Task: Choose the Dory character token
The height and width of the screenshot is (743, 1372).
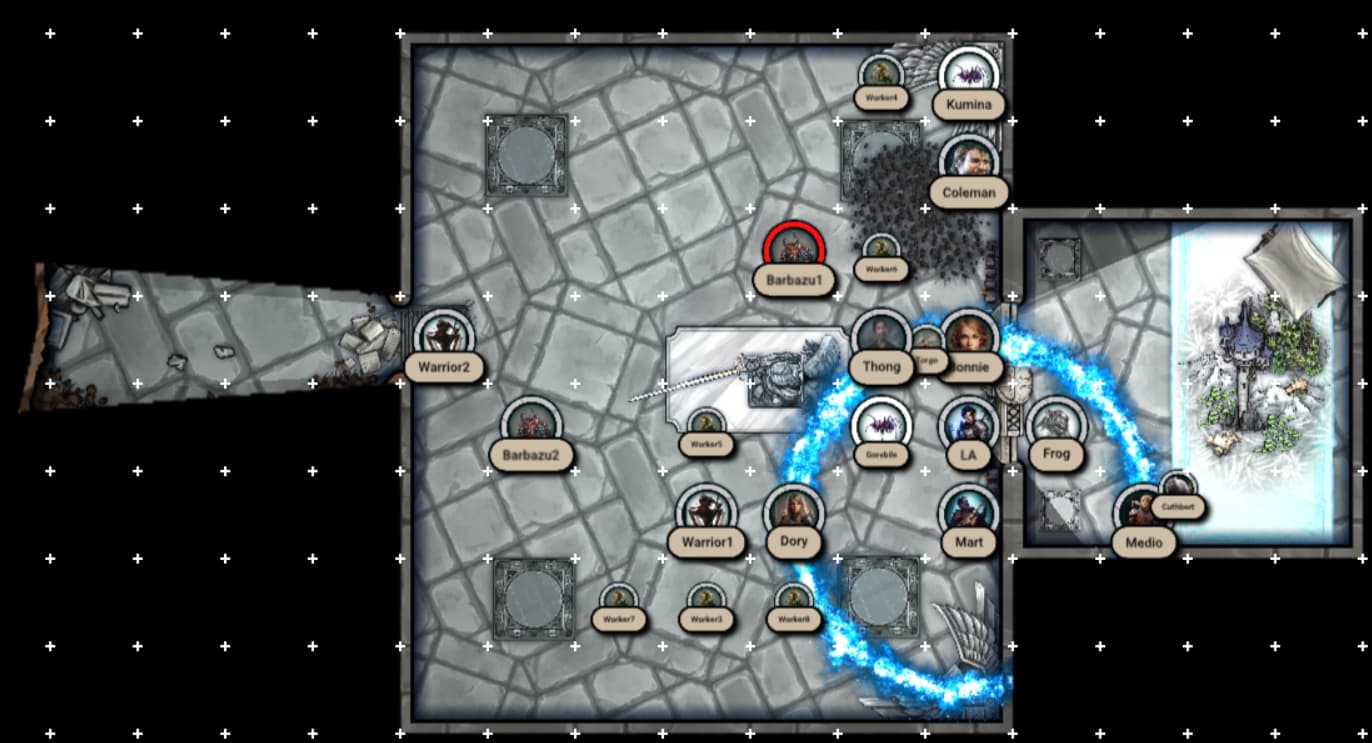Action: 794,511
